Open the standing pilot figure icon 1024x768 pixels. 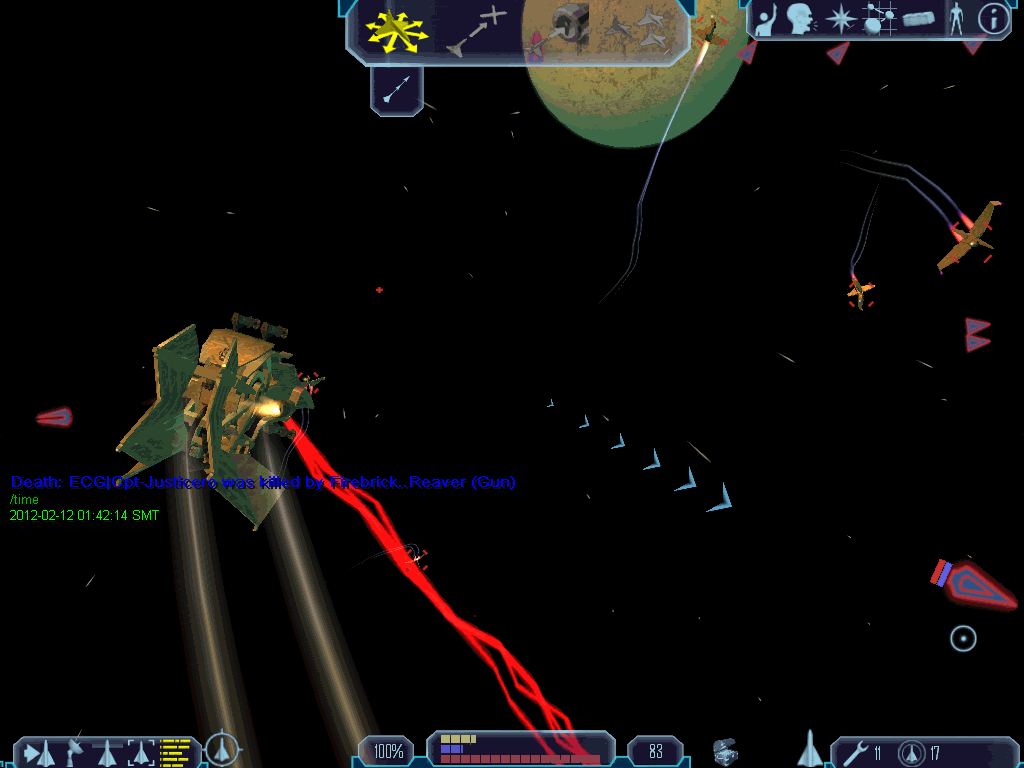(x=955, y=19)
